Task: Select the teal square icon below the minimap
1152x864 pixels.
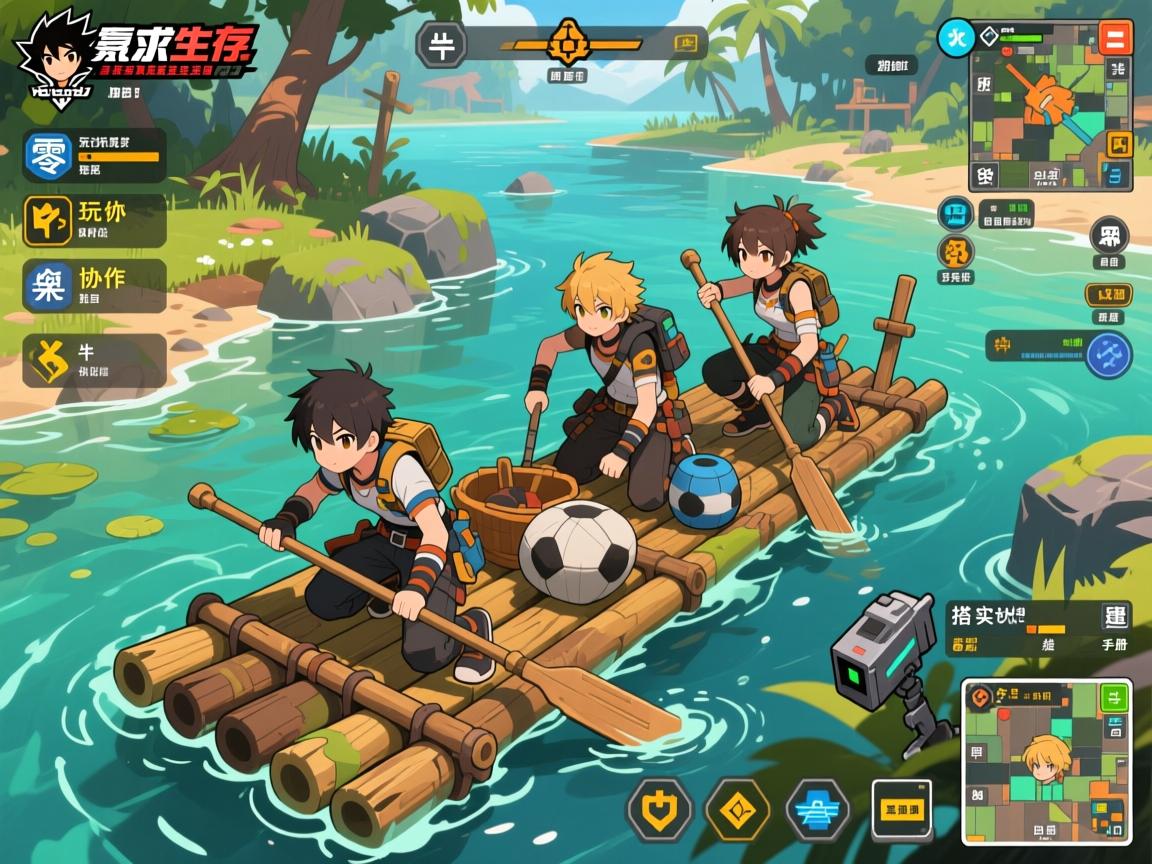Action: pos(956,214)
